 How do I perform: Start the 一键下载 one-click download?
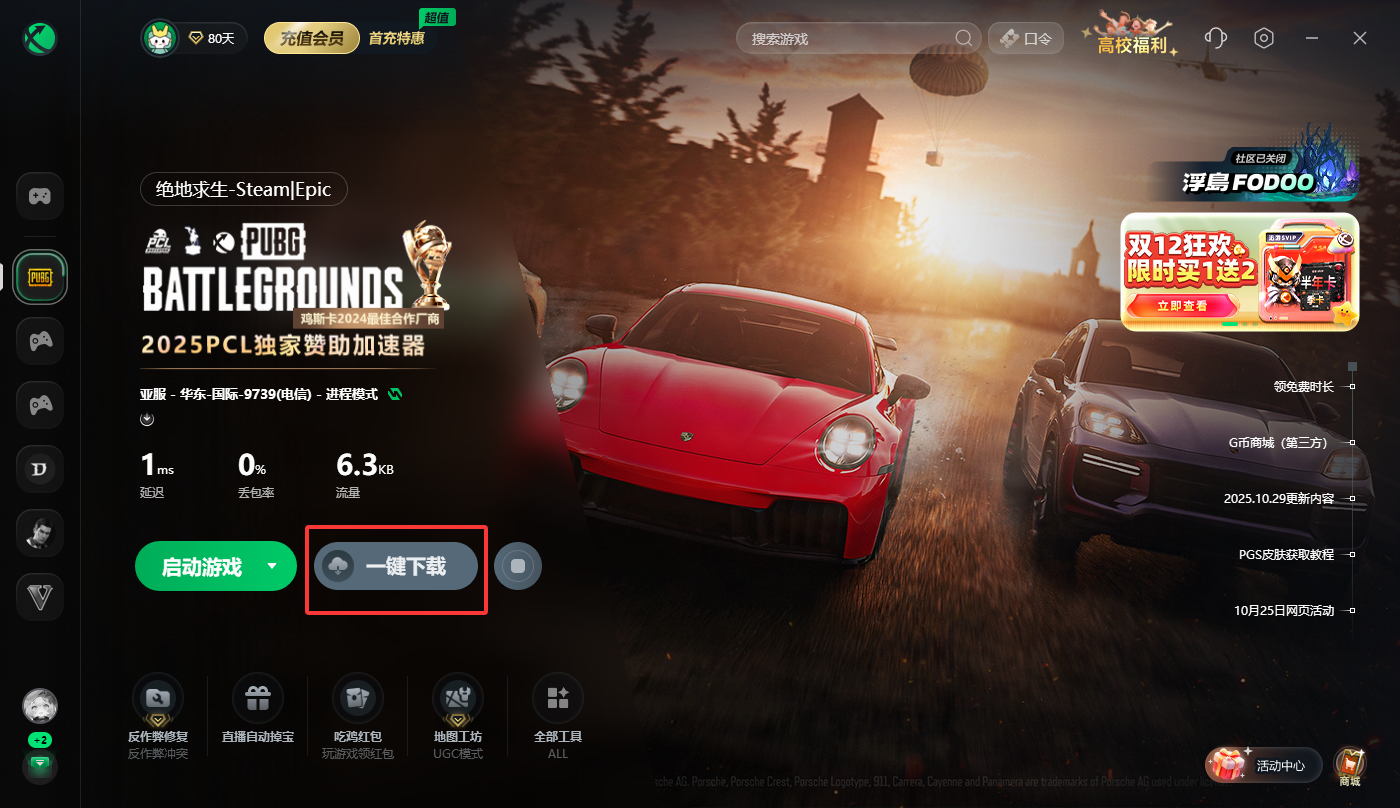(x=395, y=567)
